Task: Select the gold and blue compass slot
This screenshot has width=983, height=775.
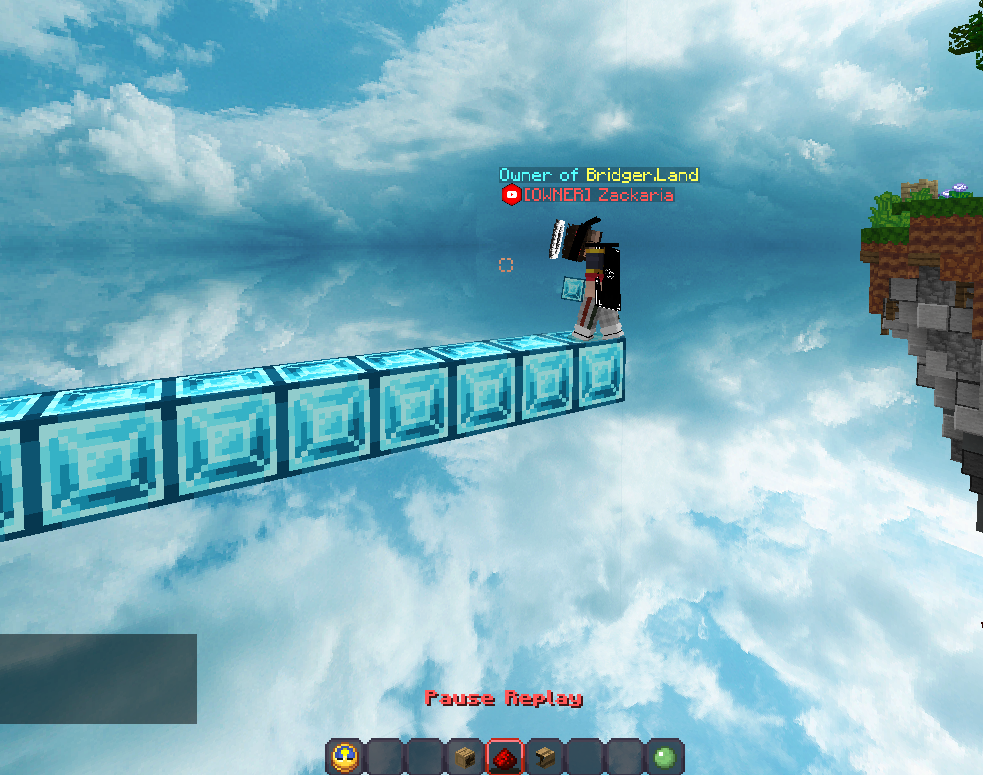Action: click(x=345, y=757)
